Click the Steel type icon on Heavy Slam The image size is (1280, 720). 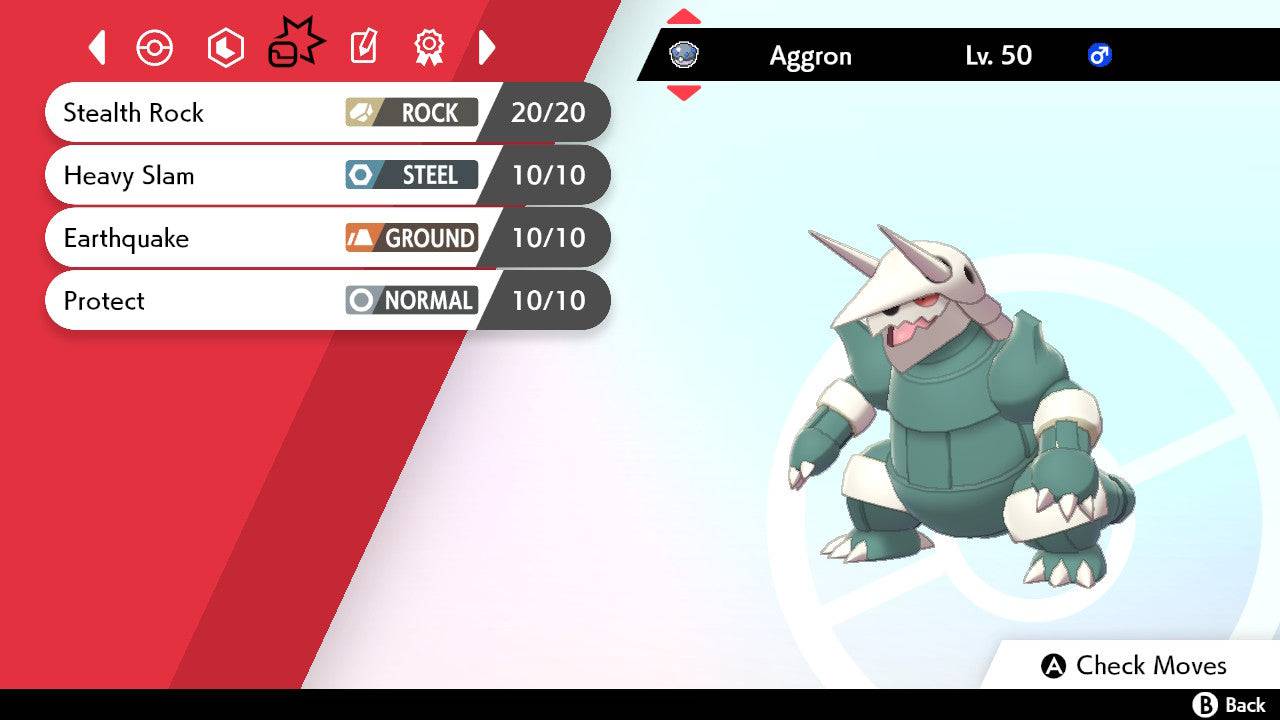click(362, 175)
